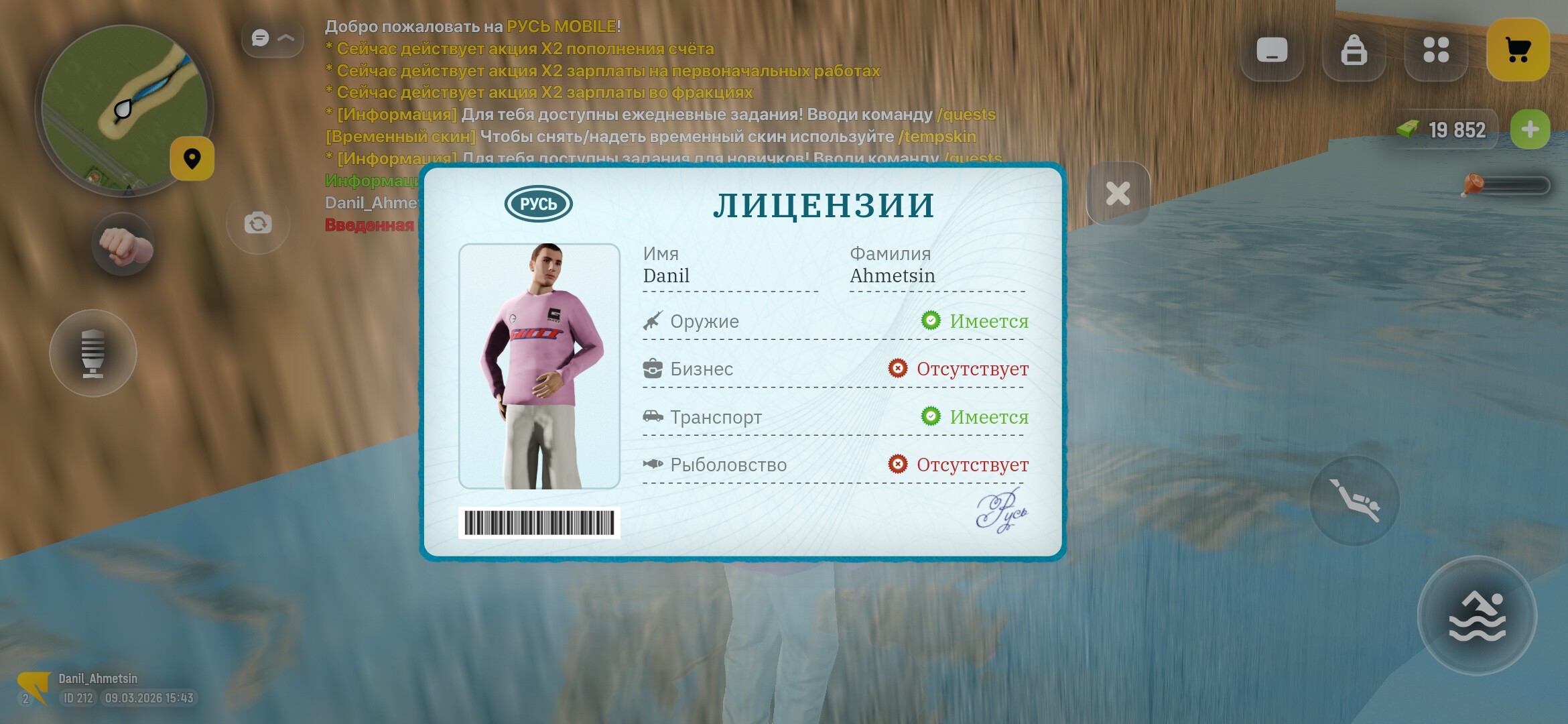Viewport: 1568px width, 724px height.
Task: Switch camera view with the camera toggle
Action: pos(259,223)
